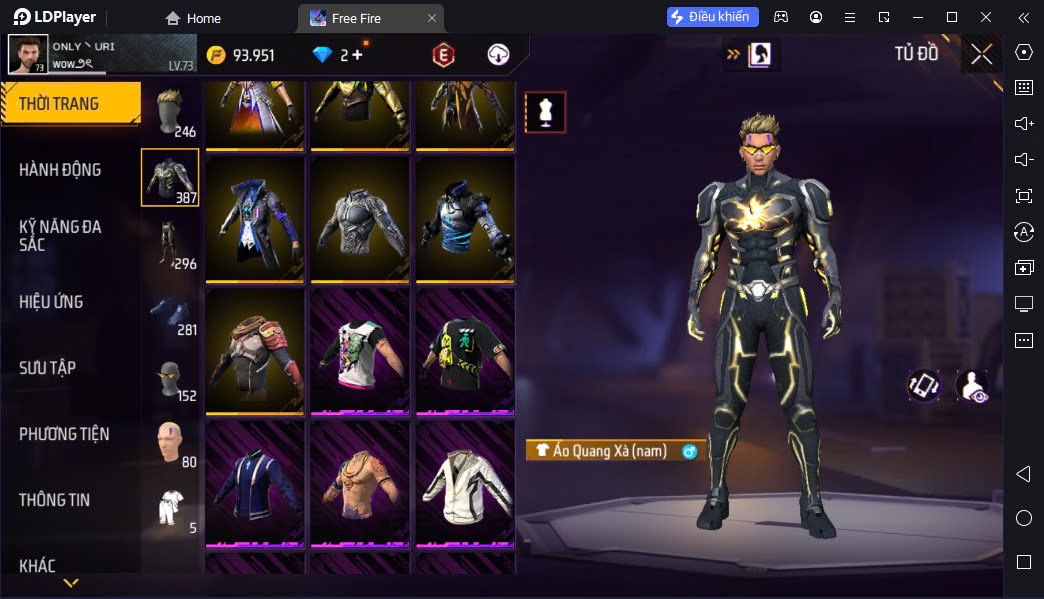Go to the SƯU TẬP section
This screenshot has width=1044, height=599.
tap(47, 368)
